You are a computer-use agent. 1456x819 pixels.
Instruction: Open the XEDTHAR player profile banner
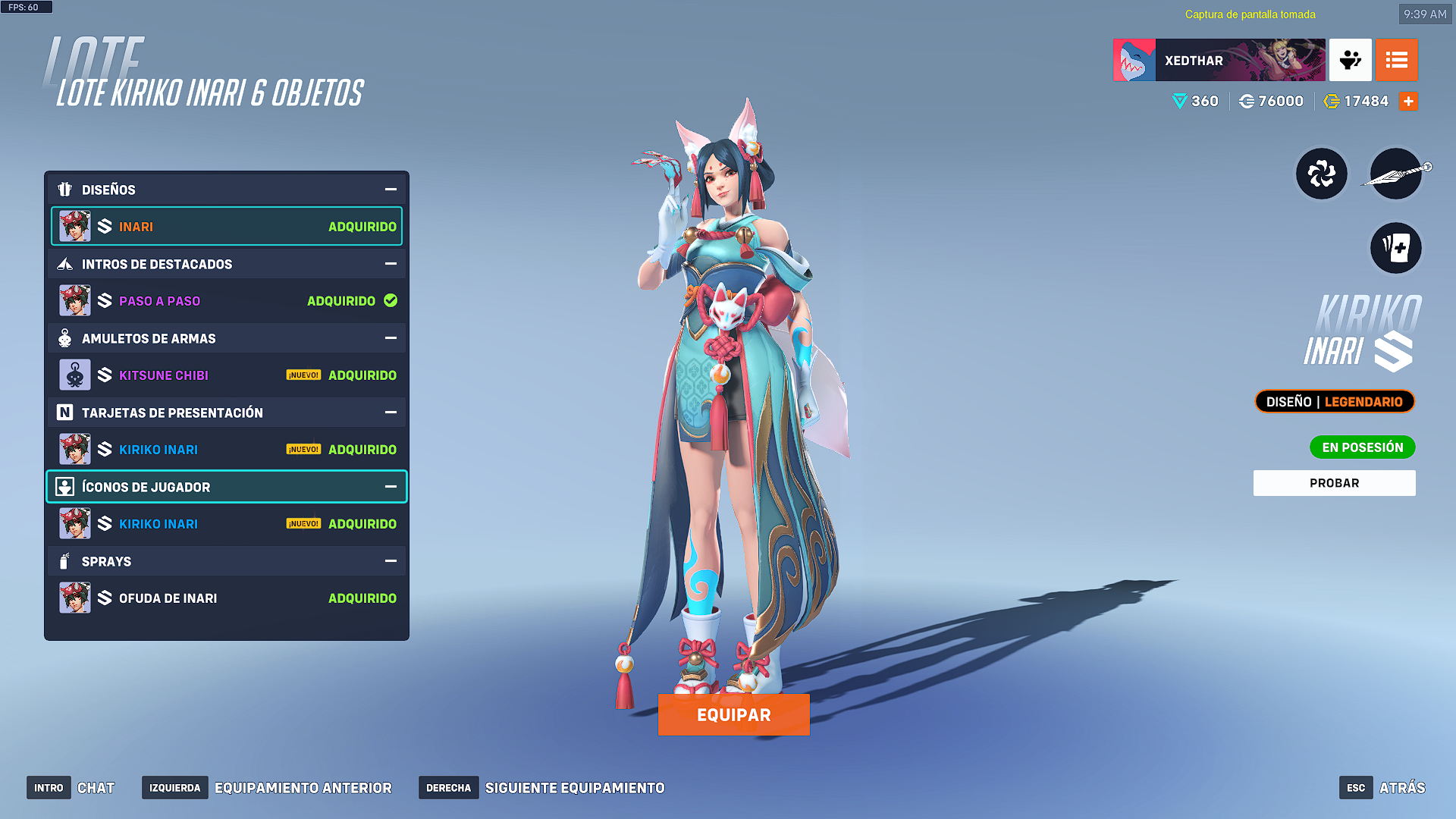click(x=1219, y=60)
